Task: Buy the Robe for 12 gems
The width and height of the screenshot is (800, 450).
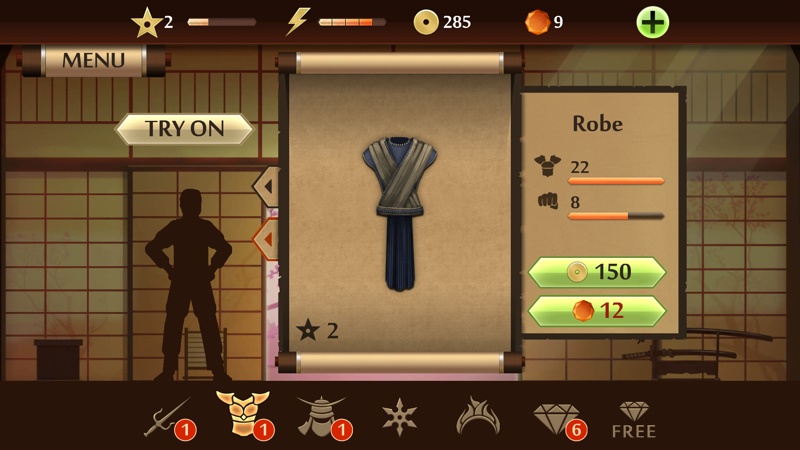Action: point(597,311)
